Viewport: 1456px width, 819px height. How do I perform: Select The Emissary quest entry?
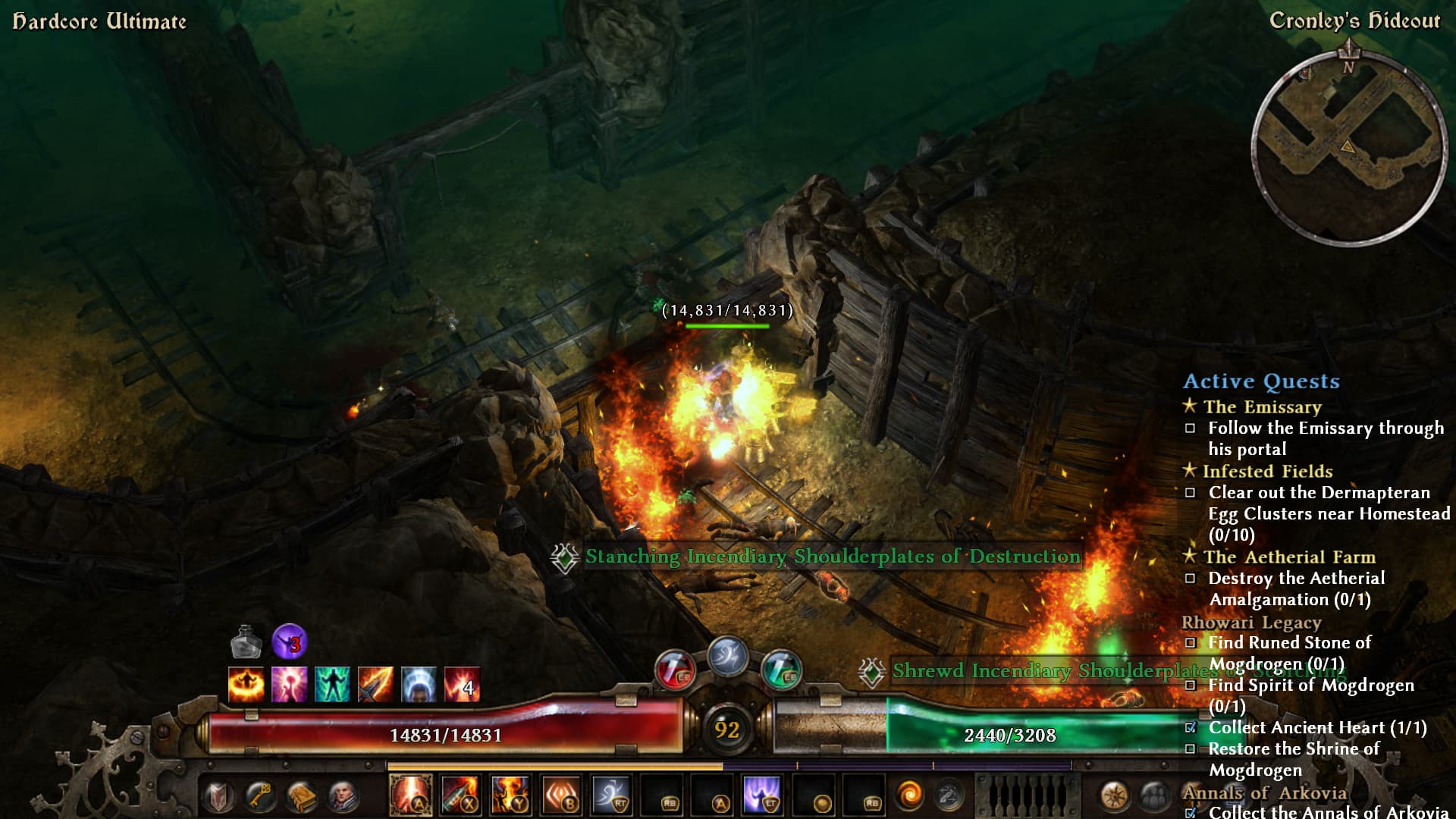[x=1262, y=407]
